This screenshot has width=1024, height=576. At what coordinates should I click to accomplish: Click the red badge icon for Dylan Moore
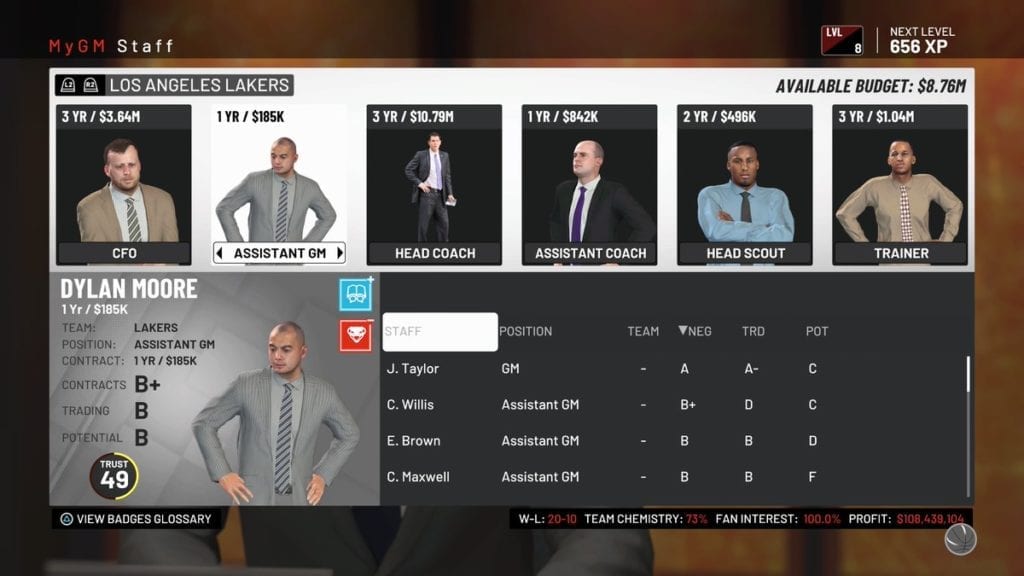pos(356,335)
